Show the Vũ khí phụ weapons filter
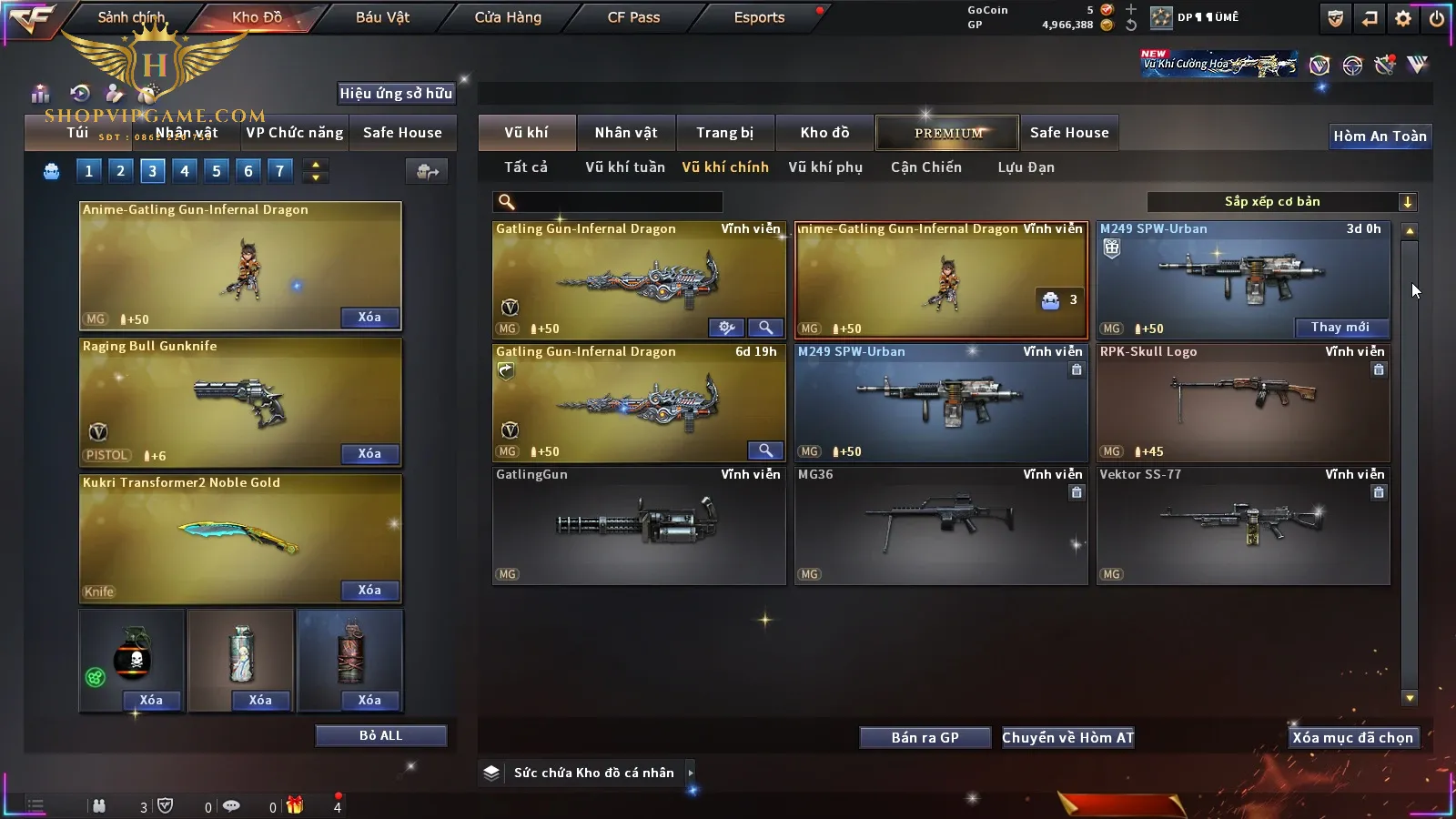Image resolution: width=1456 pixels, height=819 pixels. [x=824, y=167]
